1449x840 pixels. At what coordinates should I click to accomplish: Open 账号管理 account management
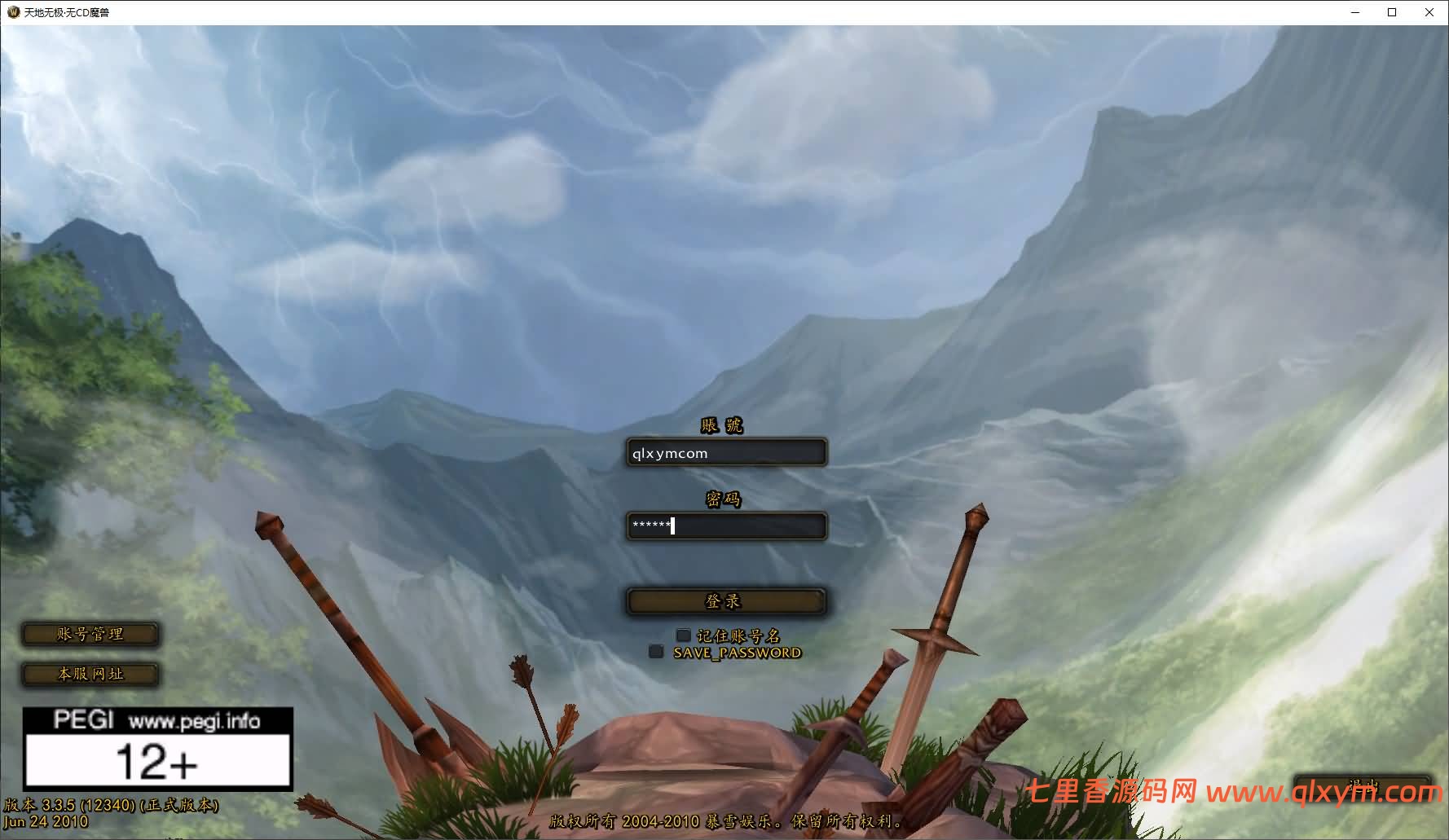point(90,634)
